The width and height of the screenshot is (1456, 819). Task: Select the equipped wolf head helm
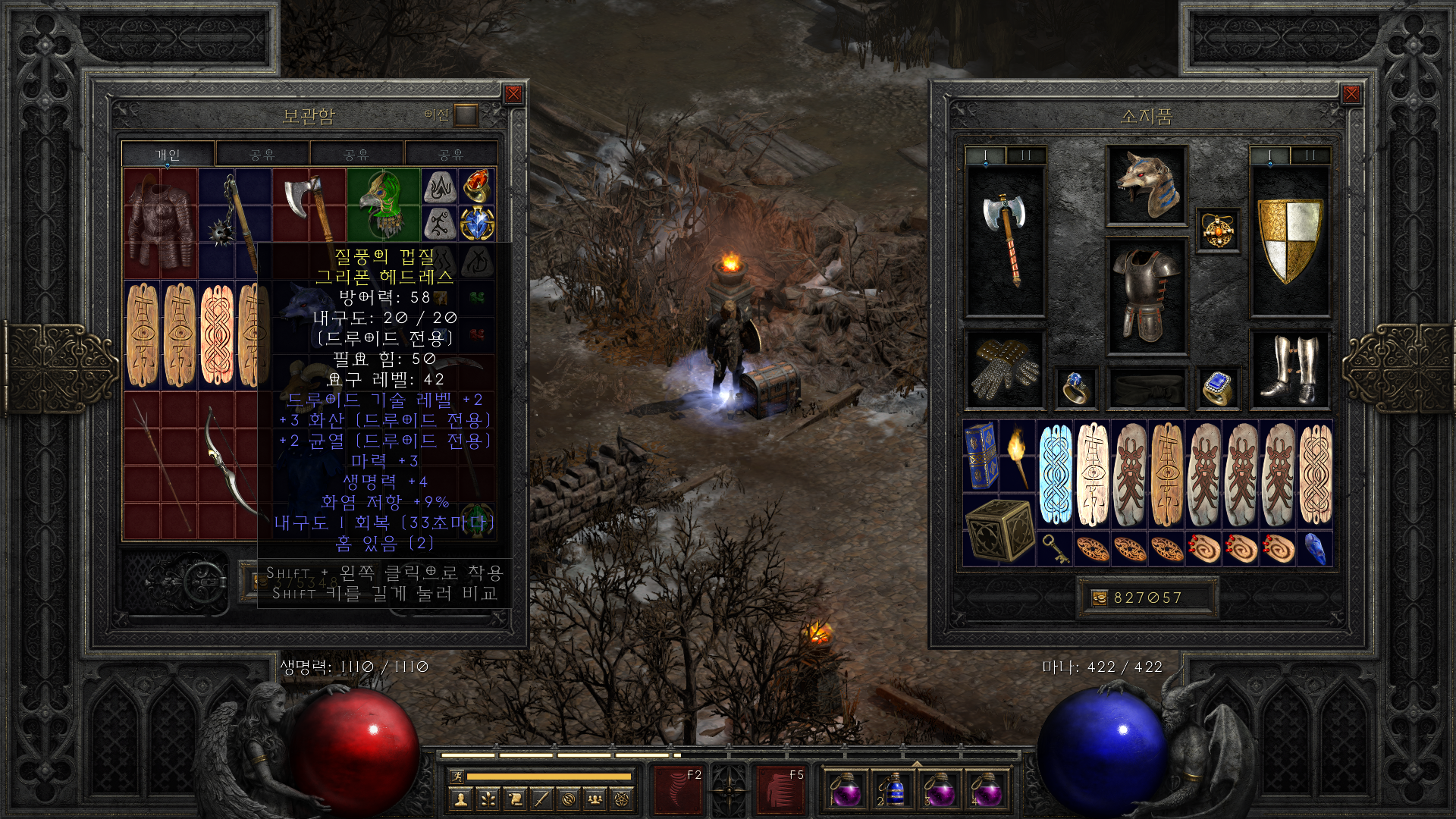click(1146, 186)
